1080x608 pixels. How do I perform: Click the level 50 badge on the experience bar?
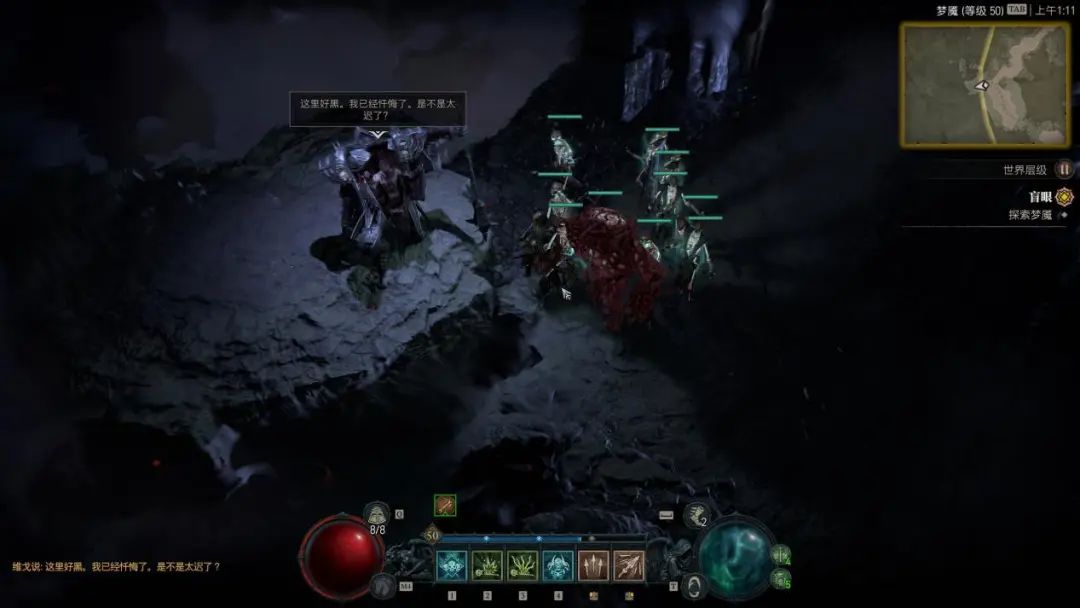pos(432,535)
